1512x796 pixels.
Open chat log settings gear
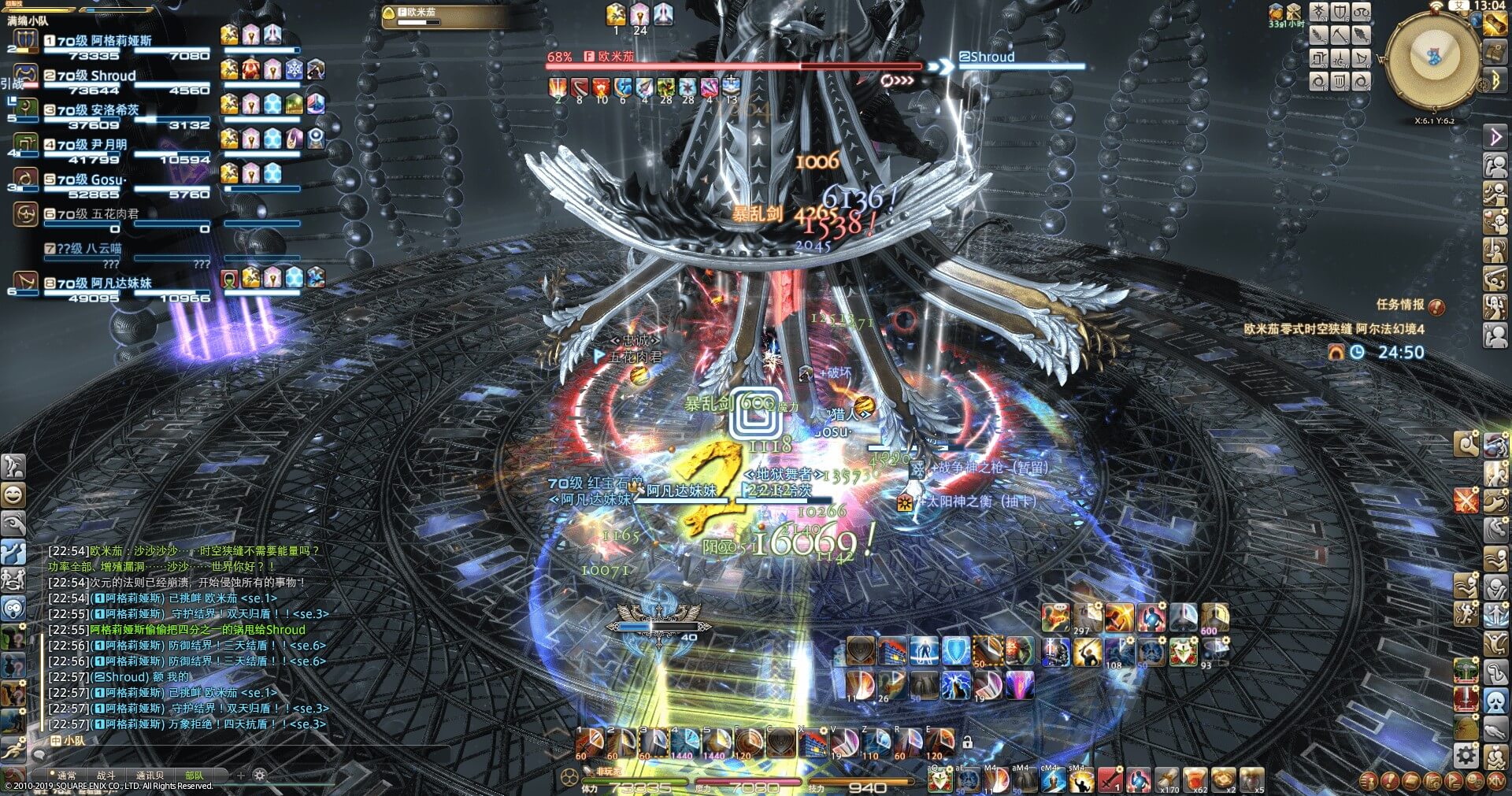(260, 776)
